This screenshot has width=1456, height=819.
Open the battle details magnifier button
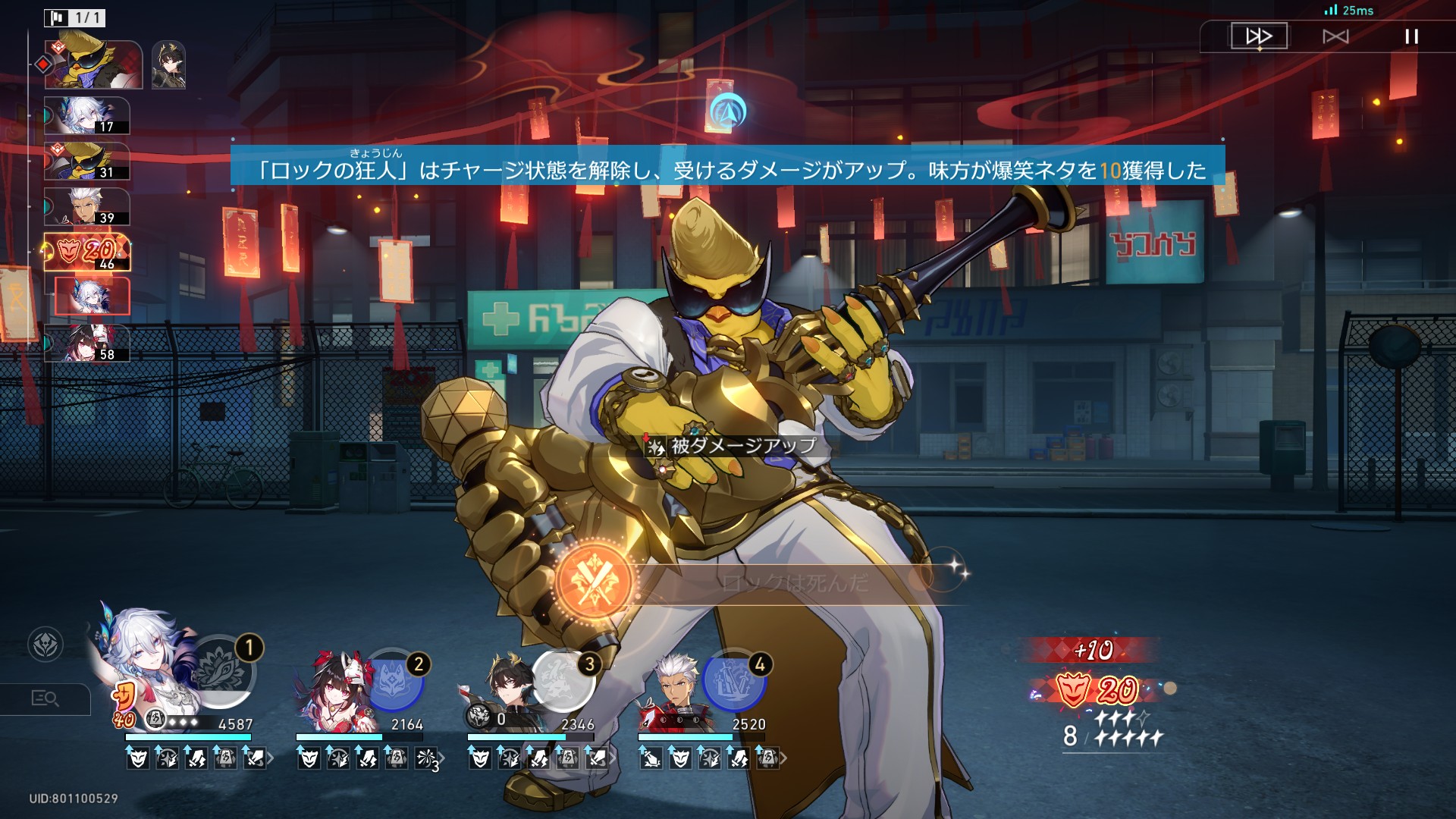point(45,698)
